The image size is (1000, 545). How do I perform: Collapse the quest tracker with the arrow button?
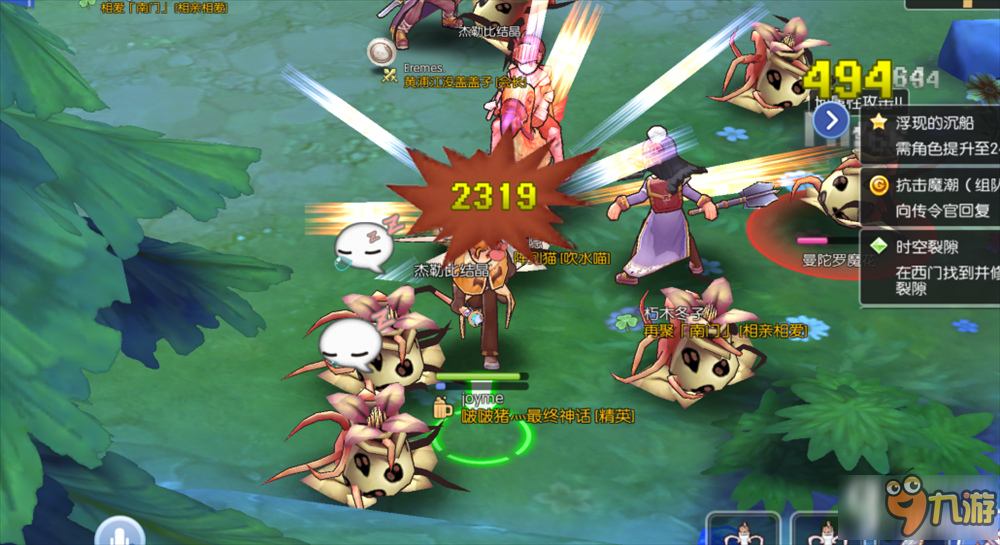831,121
